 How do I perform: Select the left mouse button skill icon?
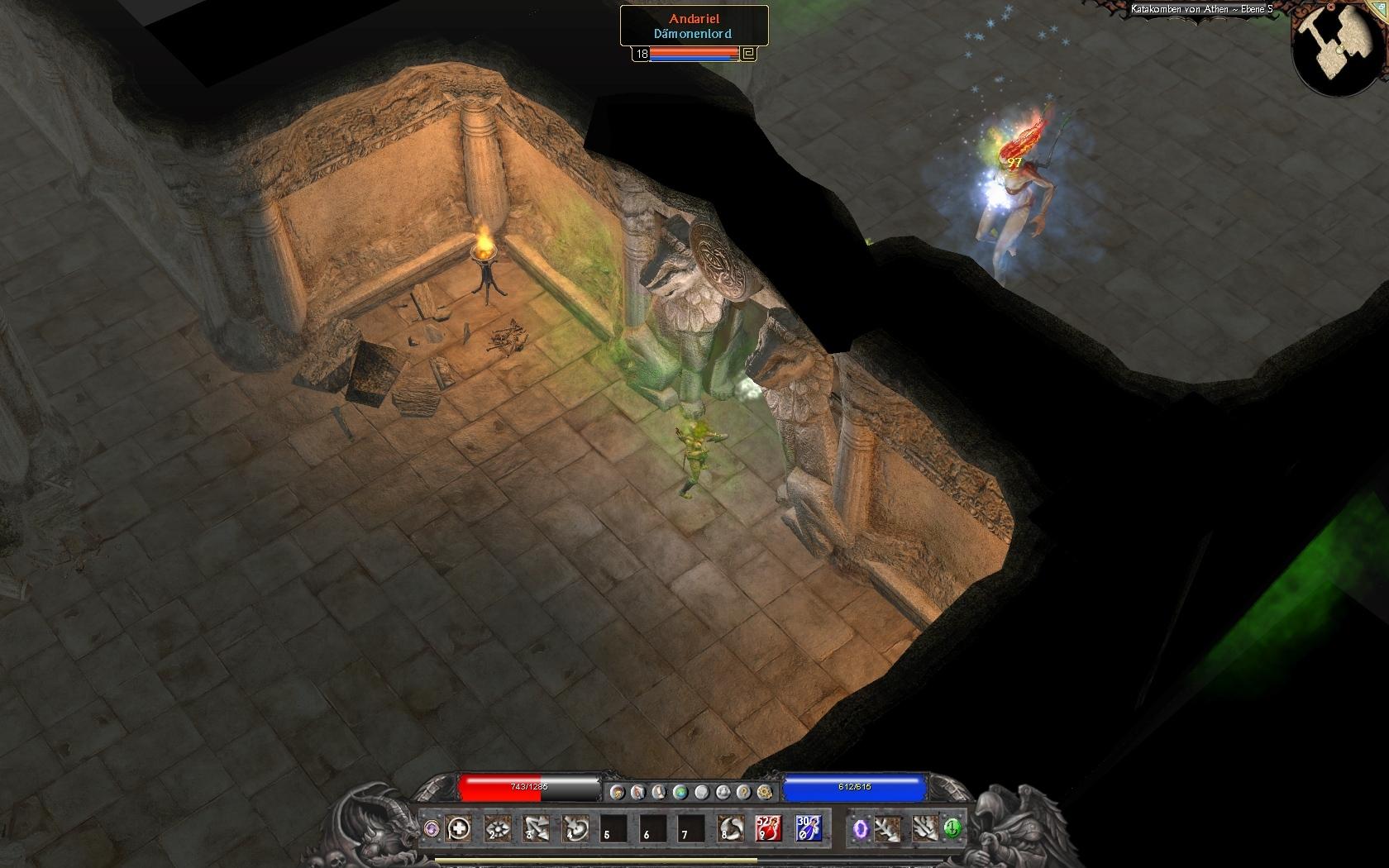coord(889,827)
